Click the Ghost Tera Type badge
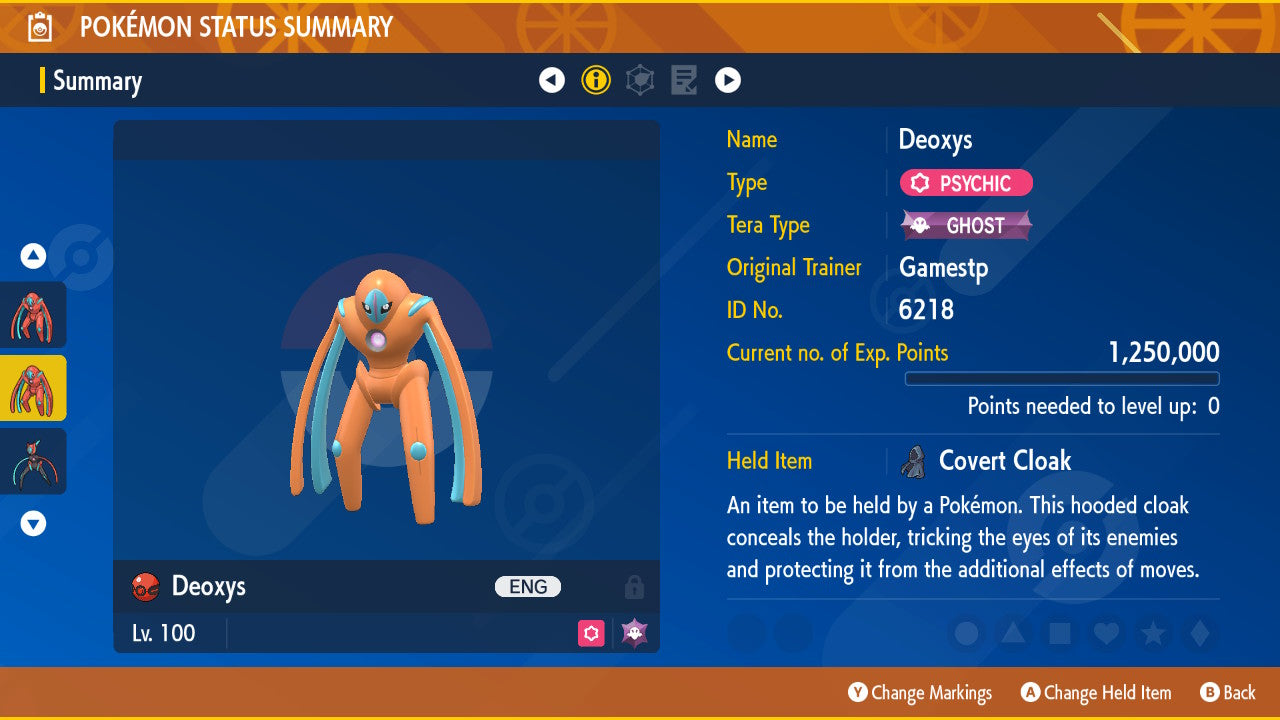 coord(966,225)
